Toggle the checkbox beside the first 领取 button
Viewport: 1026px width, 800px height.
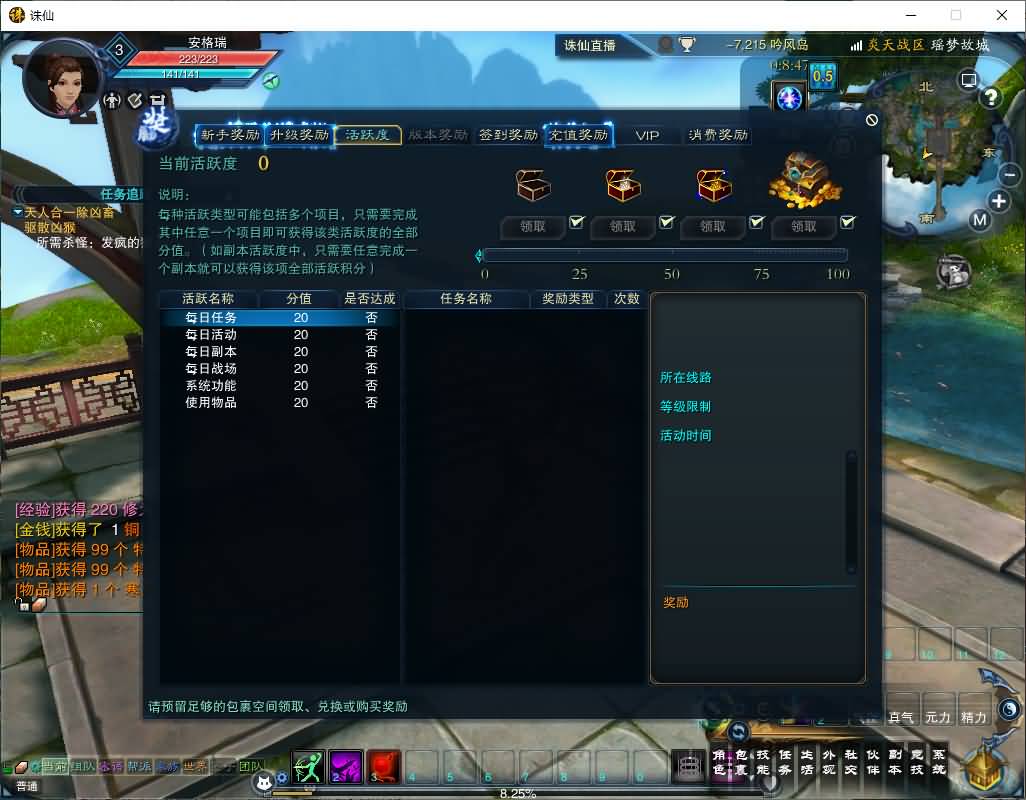click(576, 222)
